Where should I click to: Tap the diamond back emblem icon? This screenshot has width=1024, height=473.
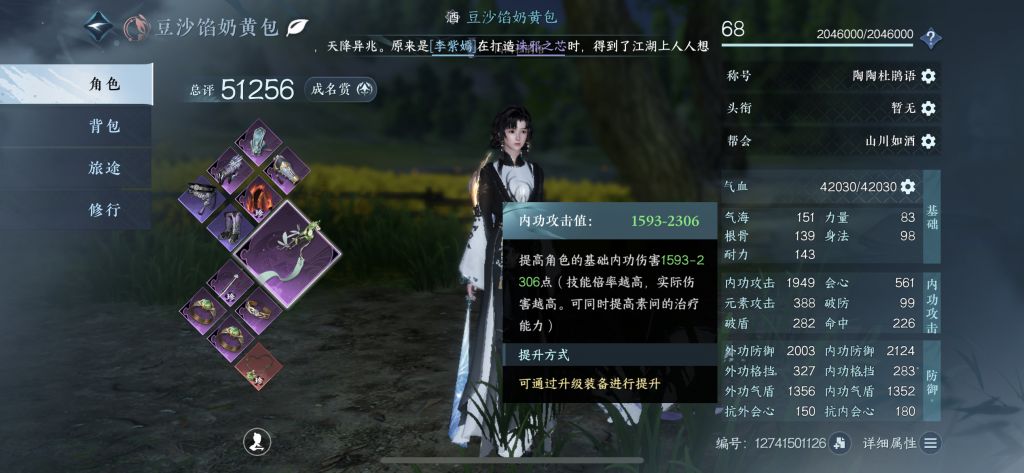[98, 26]
